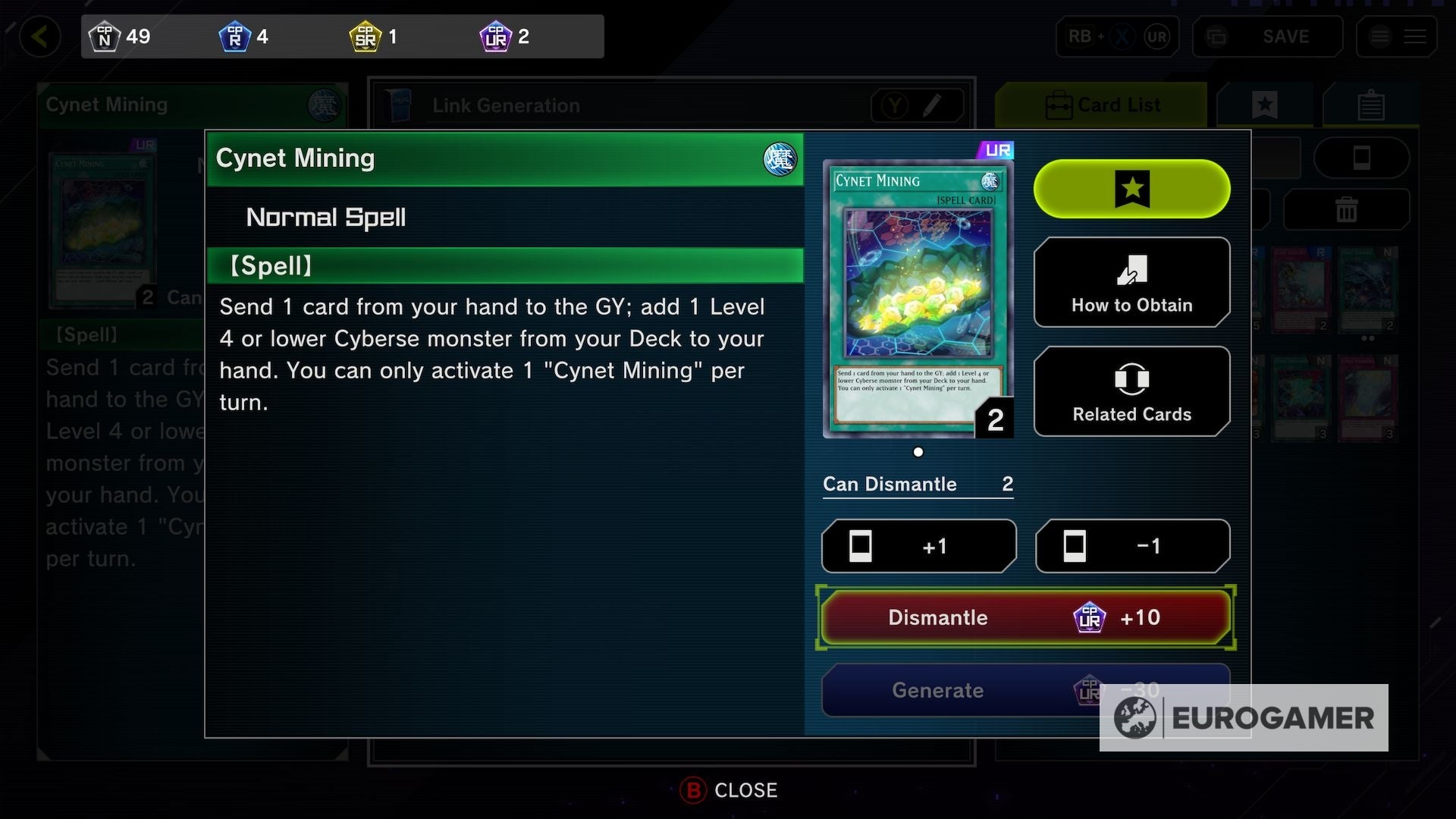Click the R craft points icon showing 4

point(235,36)
